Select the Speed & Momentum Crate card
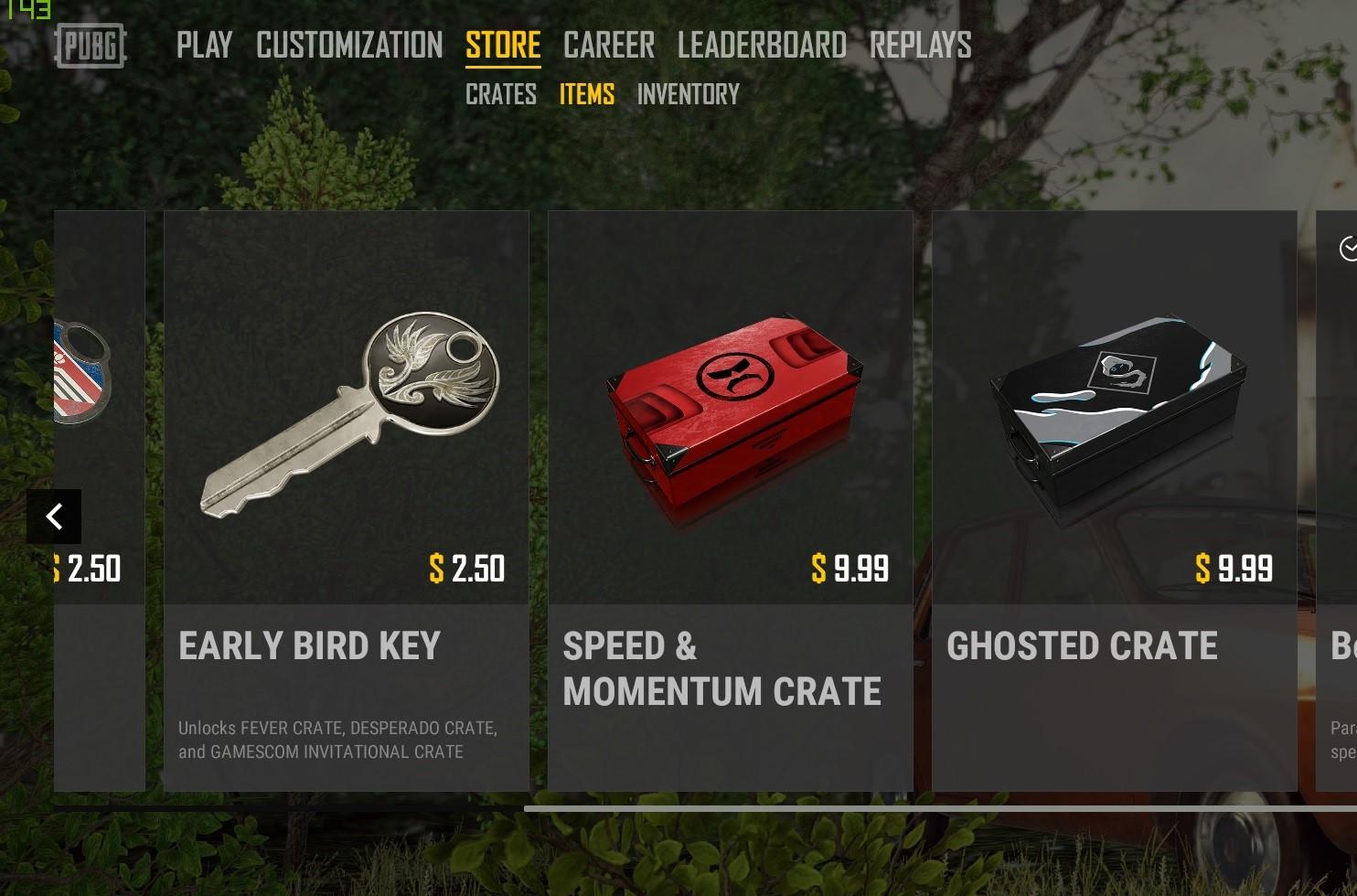This screenshot has width=1357, height=896. click(x=731, y=500)
